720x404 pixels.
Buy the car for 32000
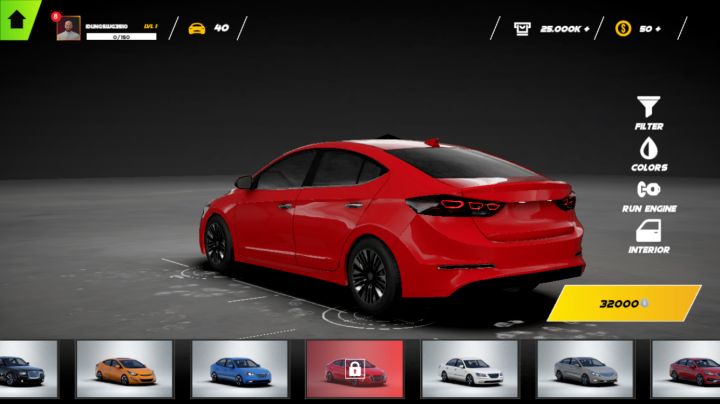click(x=624, y=303)
